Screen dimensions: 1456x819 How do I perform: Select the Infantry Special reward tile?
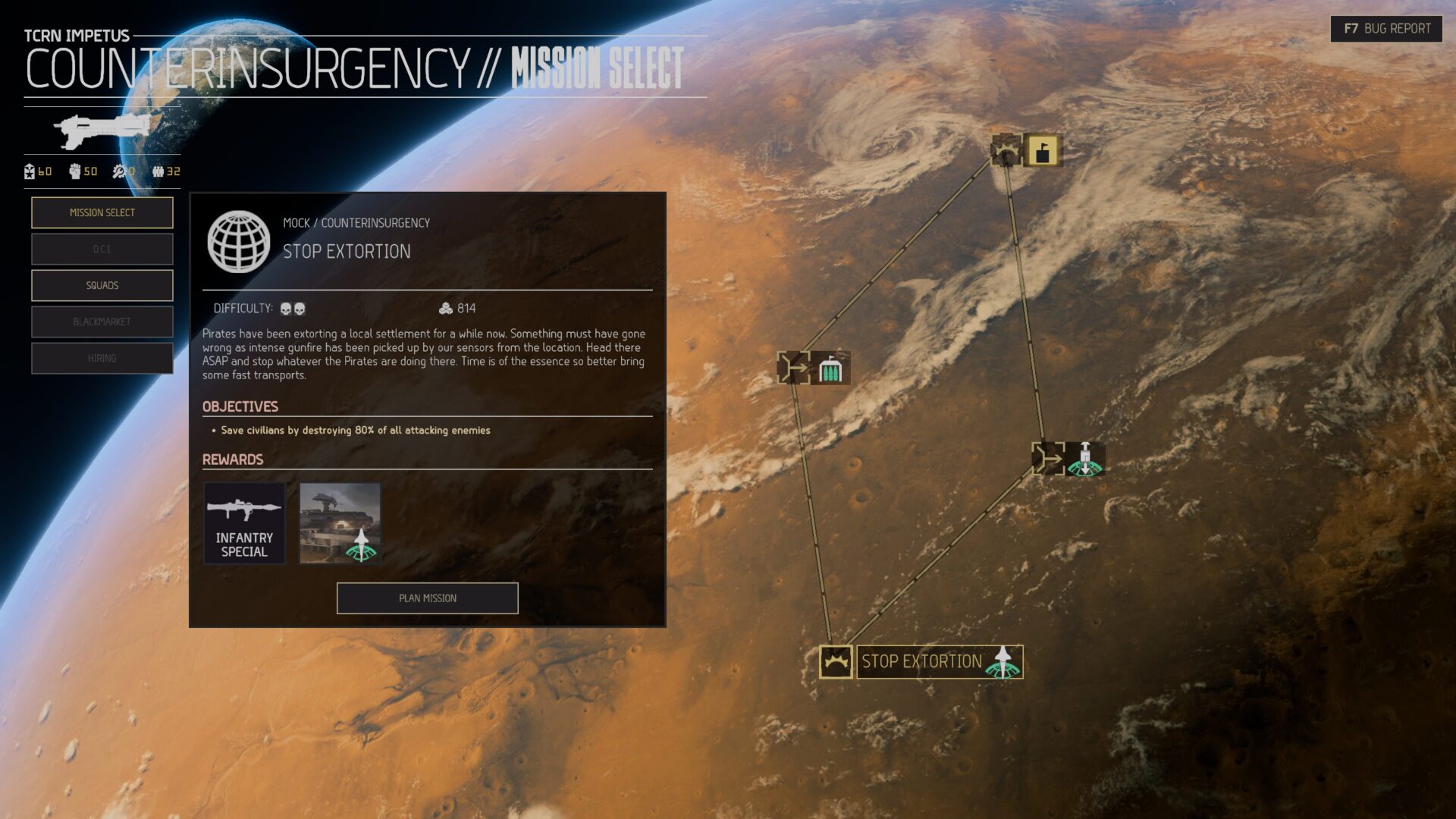[x=244, y=523]
